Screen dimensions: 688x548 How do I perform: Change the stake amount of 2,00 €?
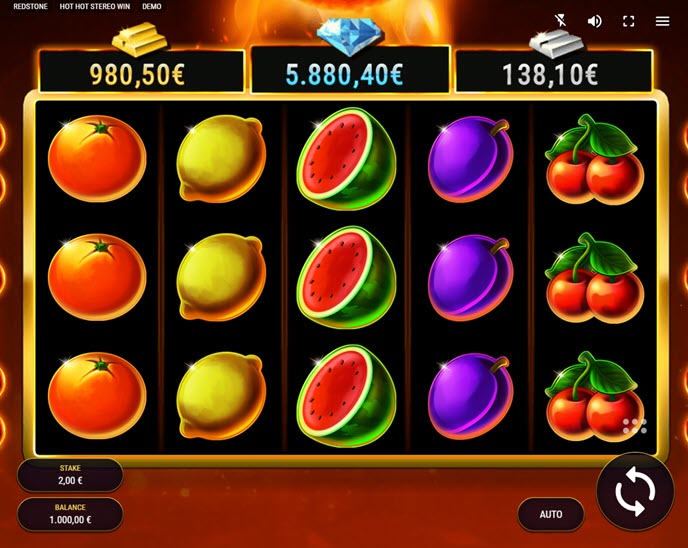click(x=70, y=475)
